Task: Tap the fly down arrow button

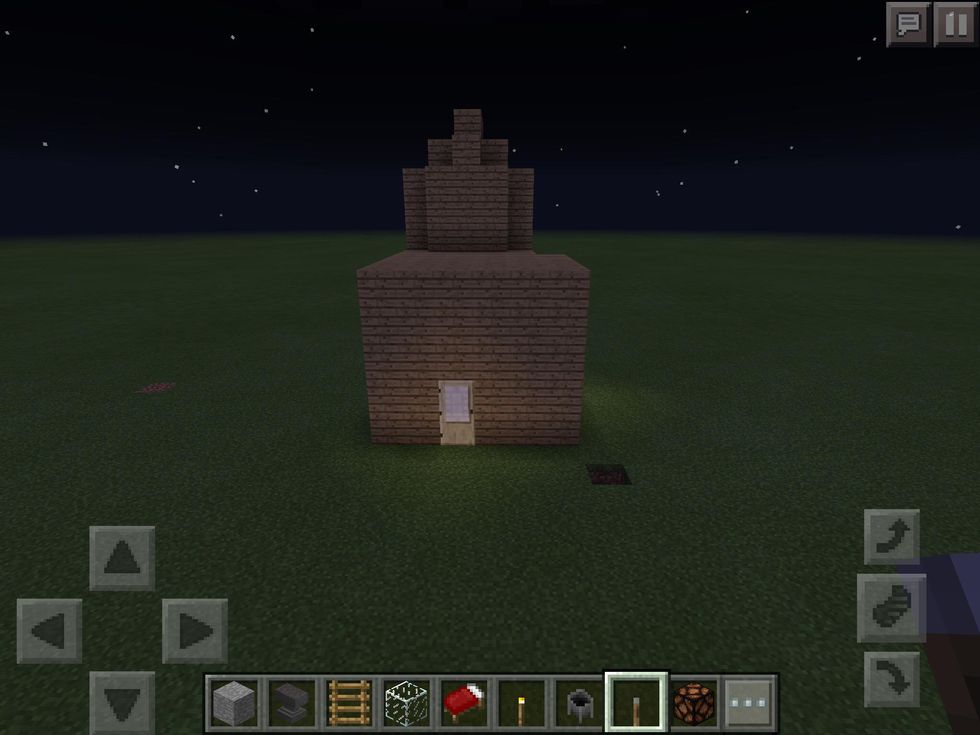Action: pyautogui.click(x=891, y=679)
